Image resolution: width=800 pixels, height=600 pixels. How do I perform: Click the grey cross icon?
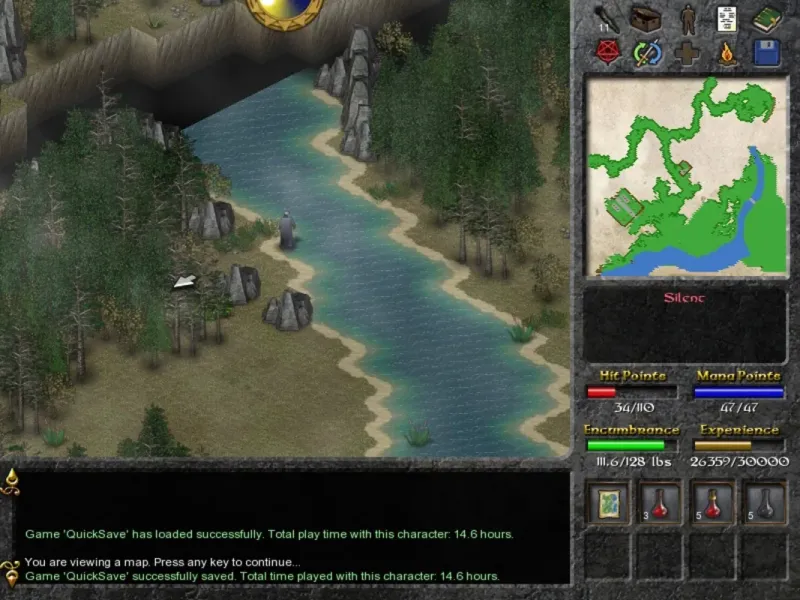tap(688, 52)
